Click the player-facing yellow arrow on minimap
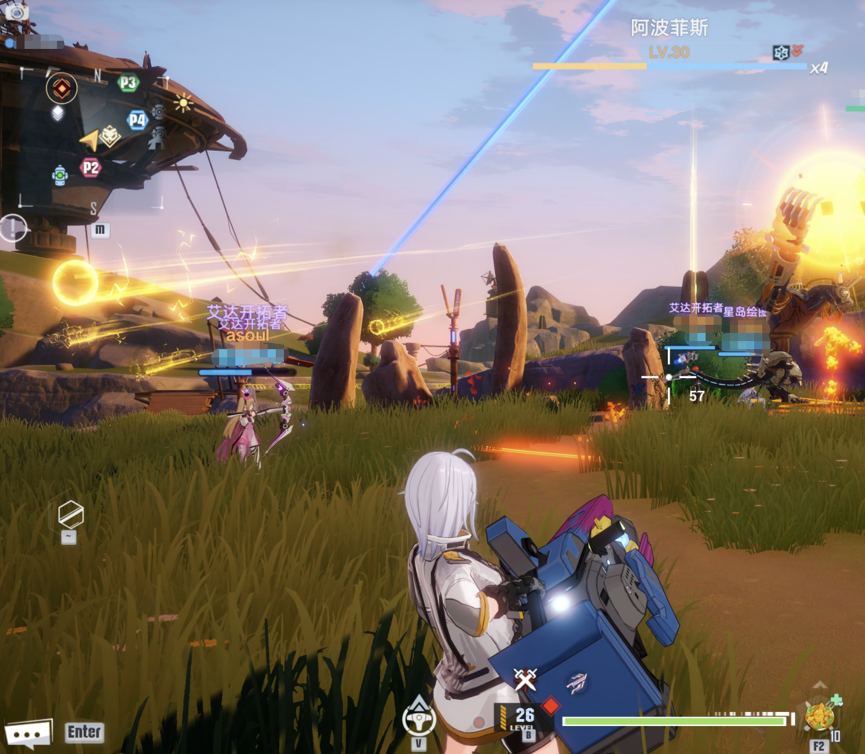 (x=92, y=140)
